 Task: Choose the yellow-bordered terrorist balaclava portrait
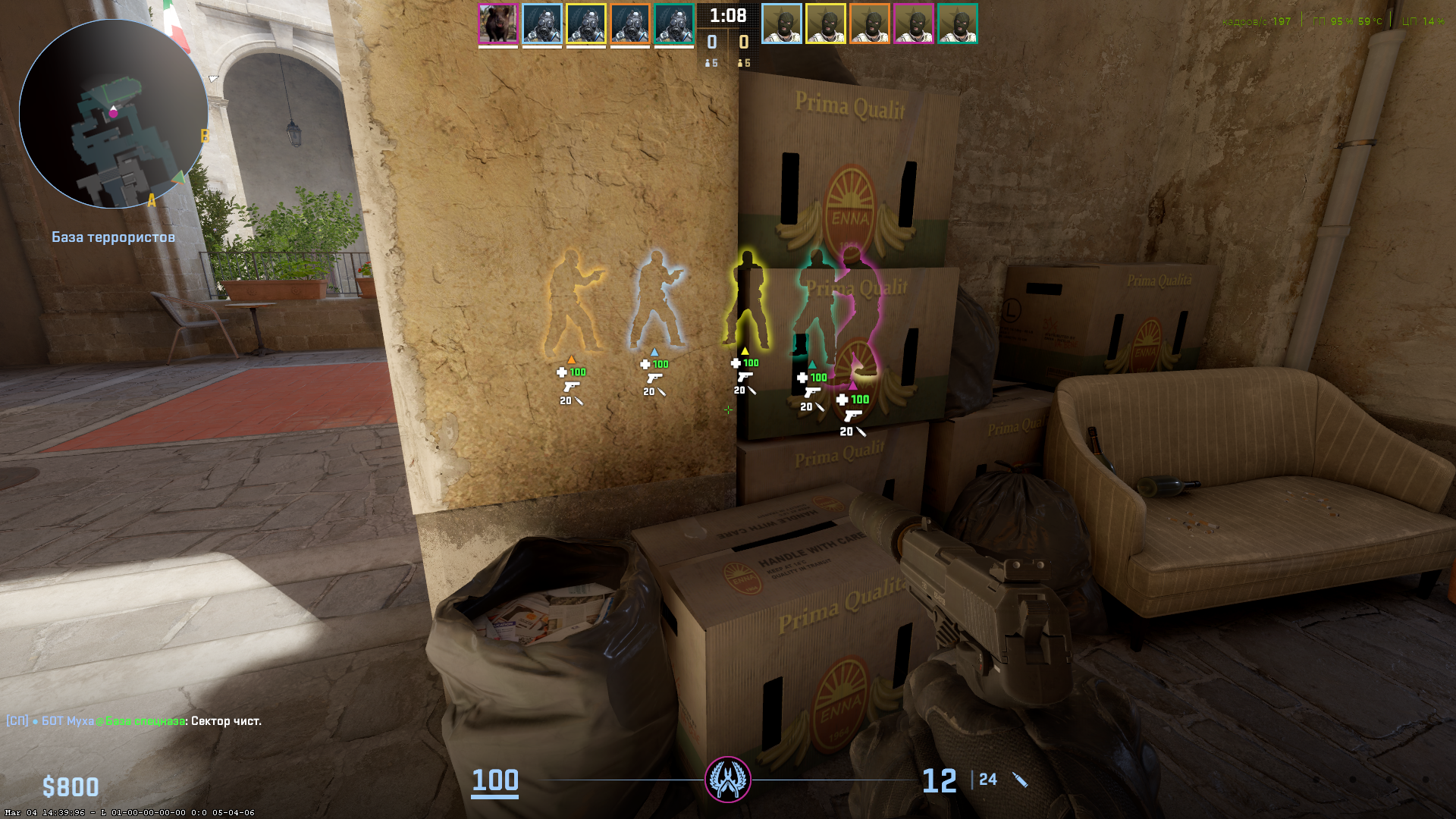(x=826, y=24)
